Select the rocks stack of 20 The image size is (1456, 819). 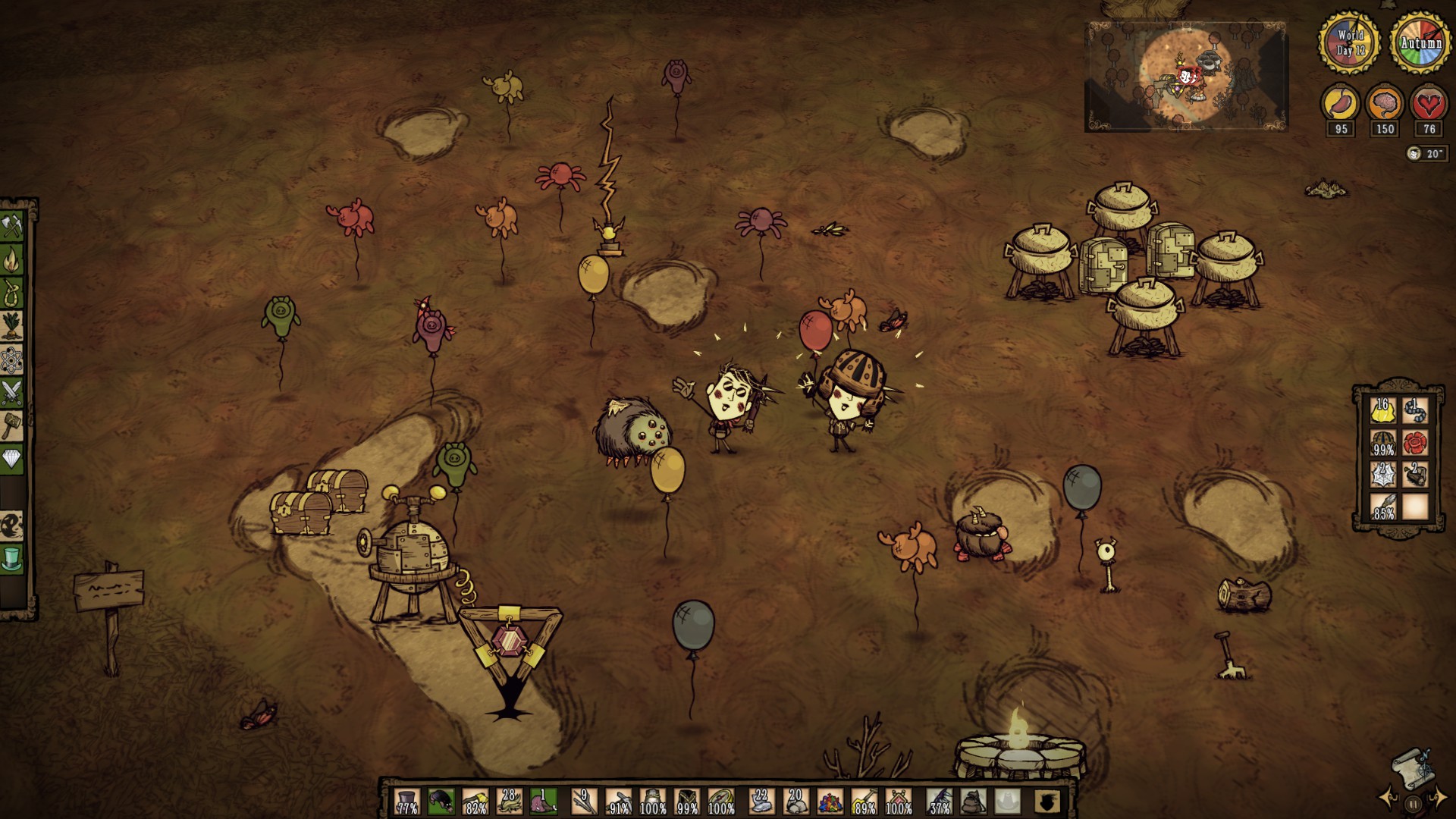click(795, 801)
